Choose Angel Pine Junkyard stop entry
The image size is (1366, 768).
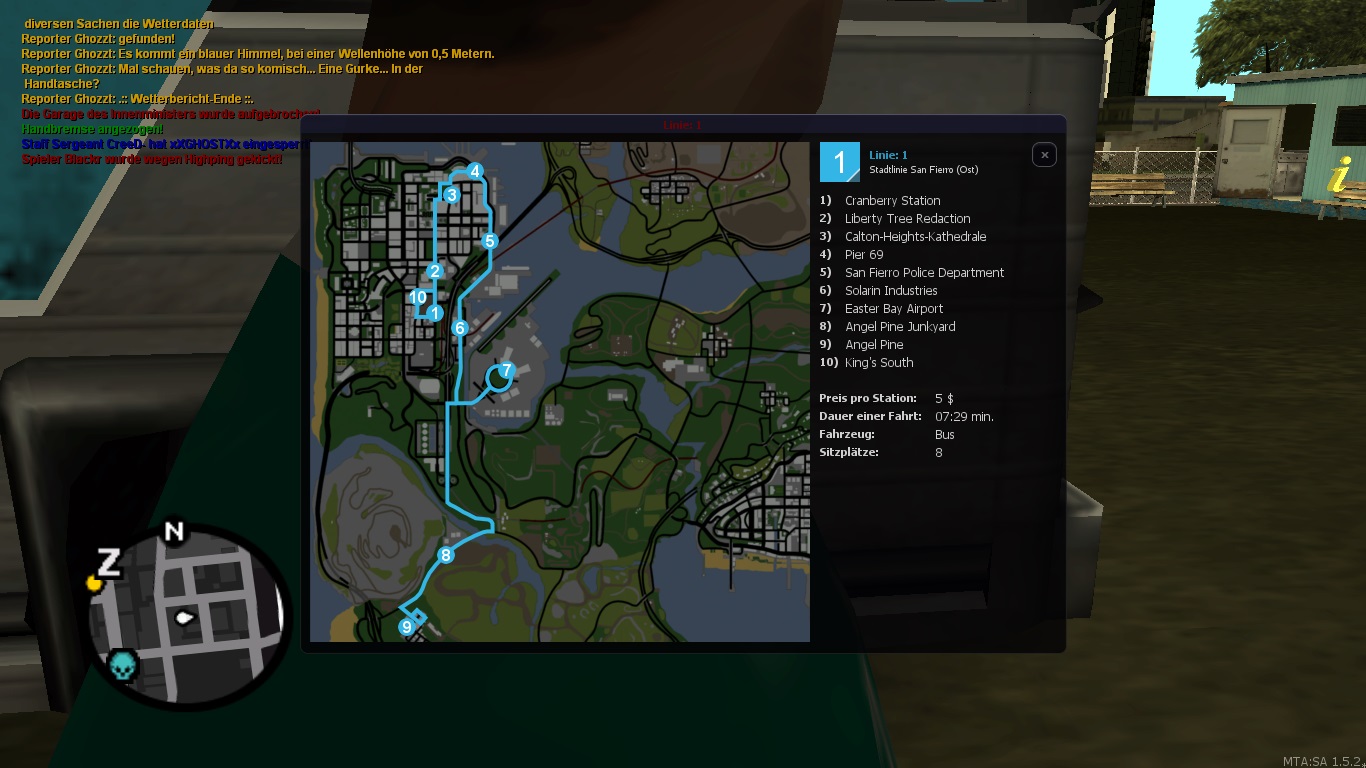[x=900, y=327]
